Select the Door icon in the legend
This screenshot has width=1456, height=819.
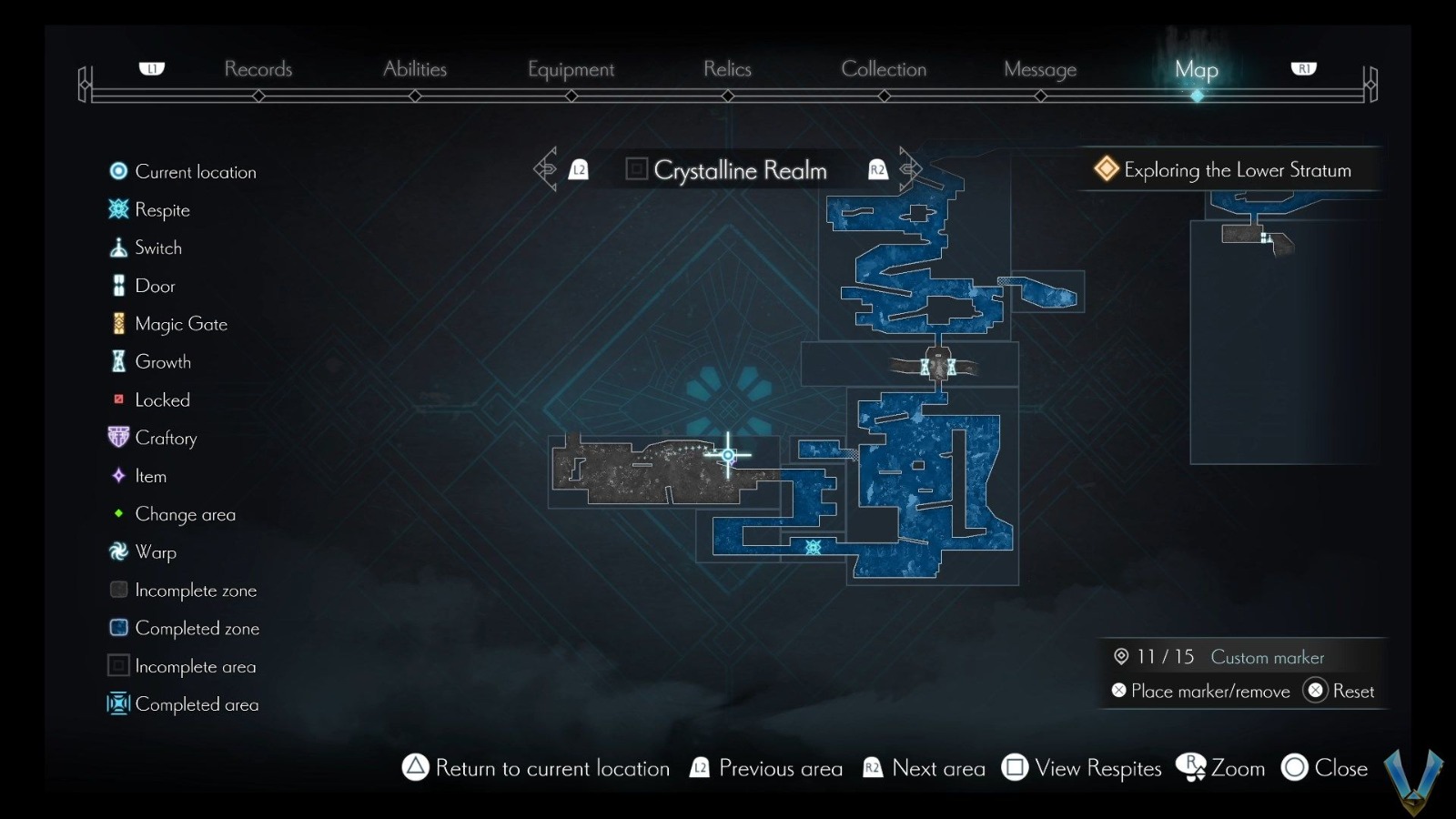coord(117,286)
